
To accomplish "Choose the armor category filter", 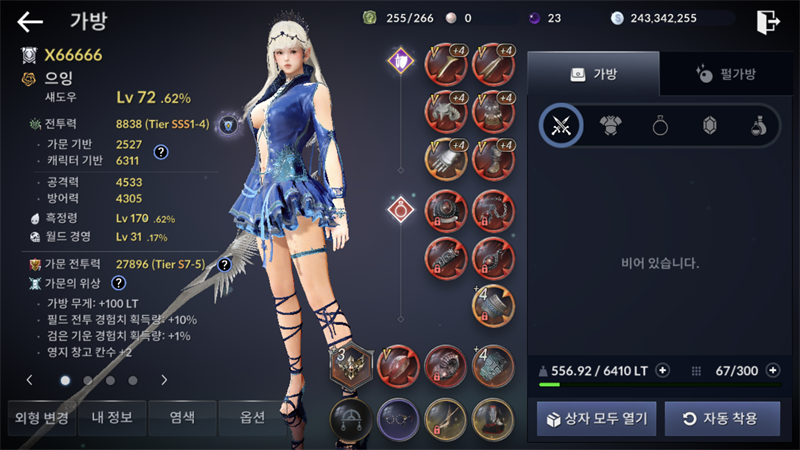I will click(x=610, y=126).
